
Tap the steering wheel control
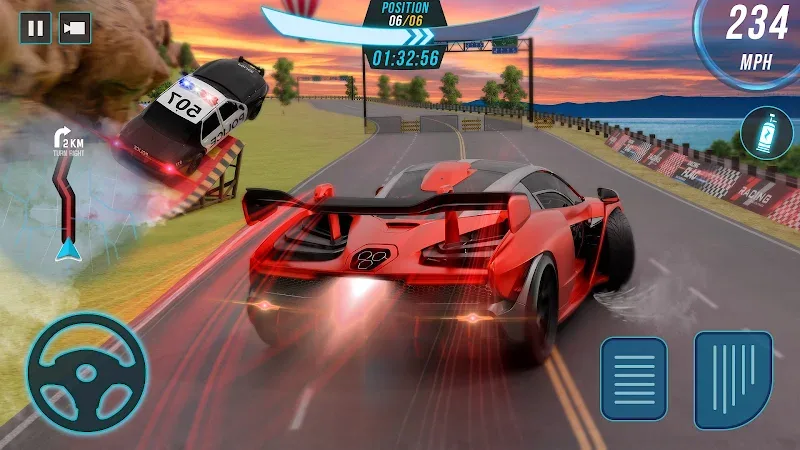pos(86,372)
